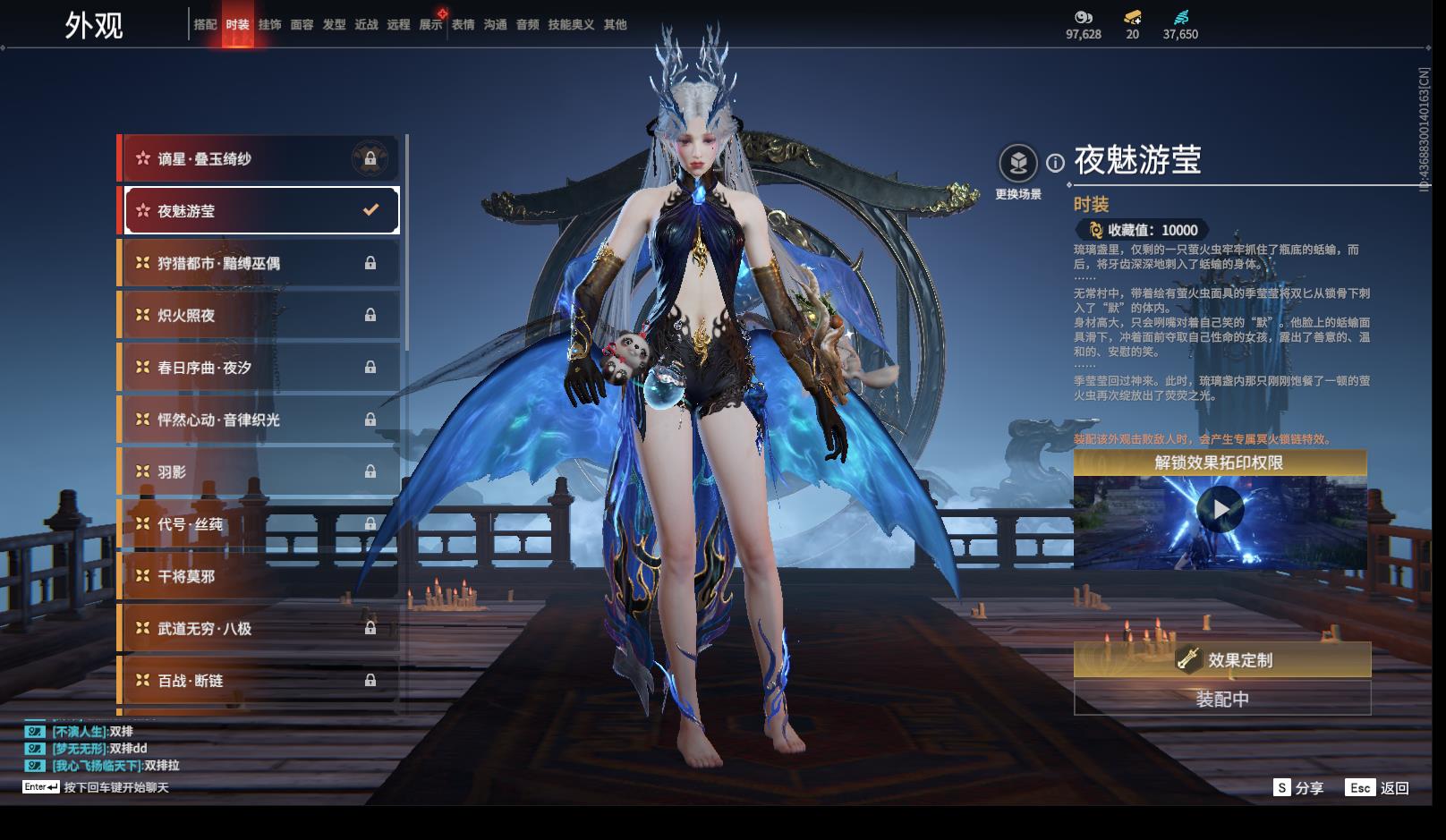Open 效果定制 effect customization
The image size is (1446, 840).
tap(1222, 660)
